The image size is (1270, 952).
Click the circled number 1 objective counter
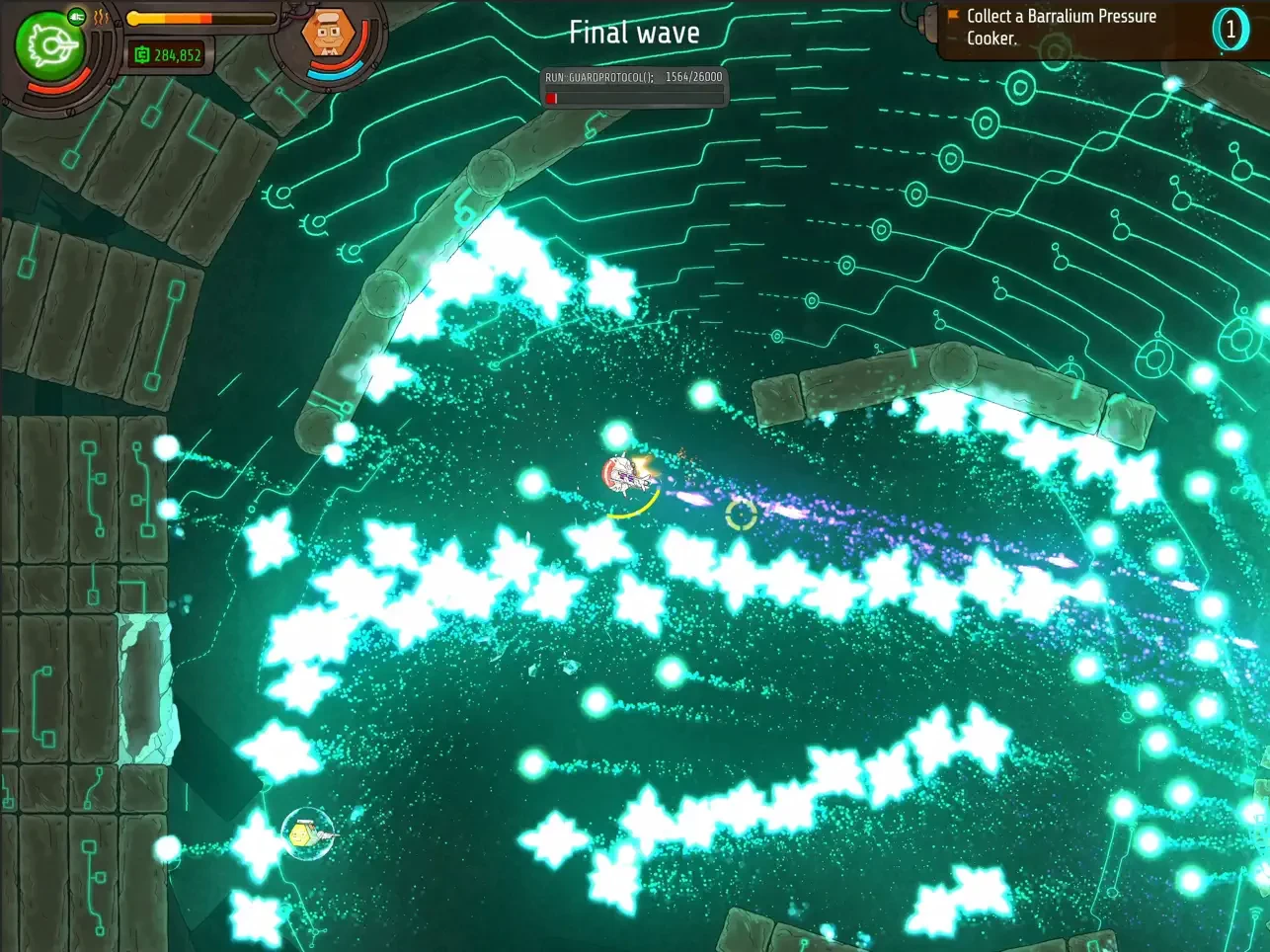(1230, 30)
